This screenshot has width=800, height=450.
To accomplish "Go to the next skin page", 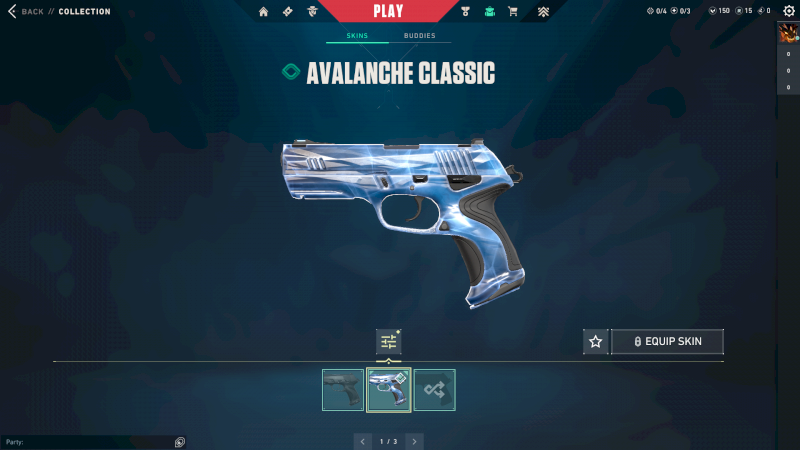I will coord(414,441).
